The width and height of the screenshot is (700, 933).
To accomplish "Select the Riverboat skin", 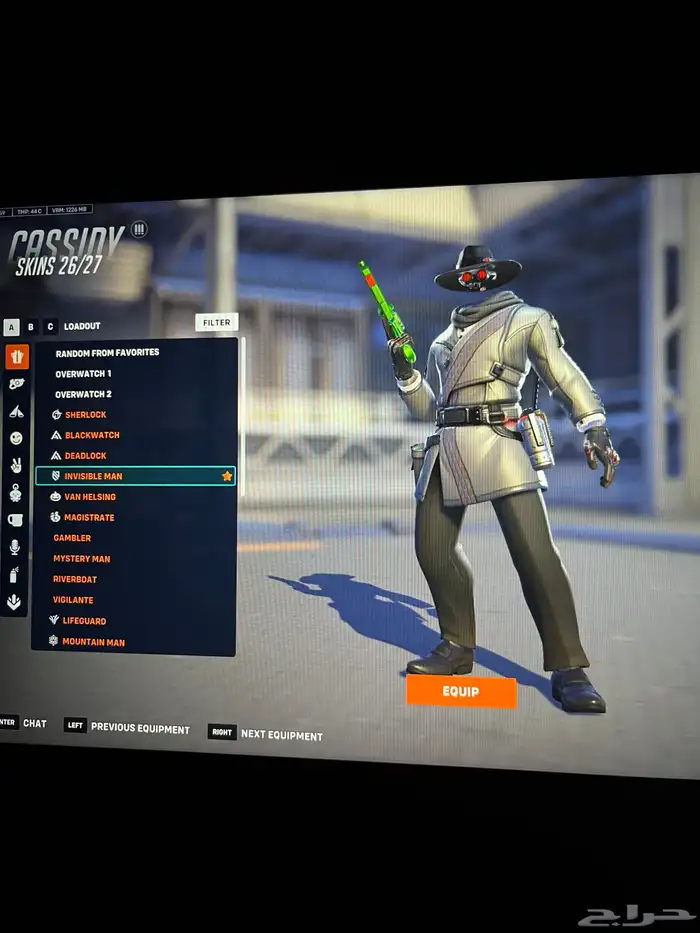I will pos(75,579).
